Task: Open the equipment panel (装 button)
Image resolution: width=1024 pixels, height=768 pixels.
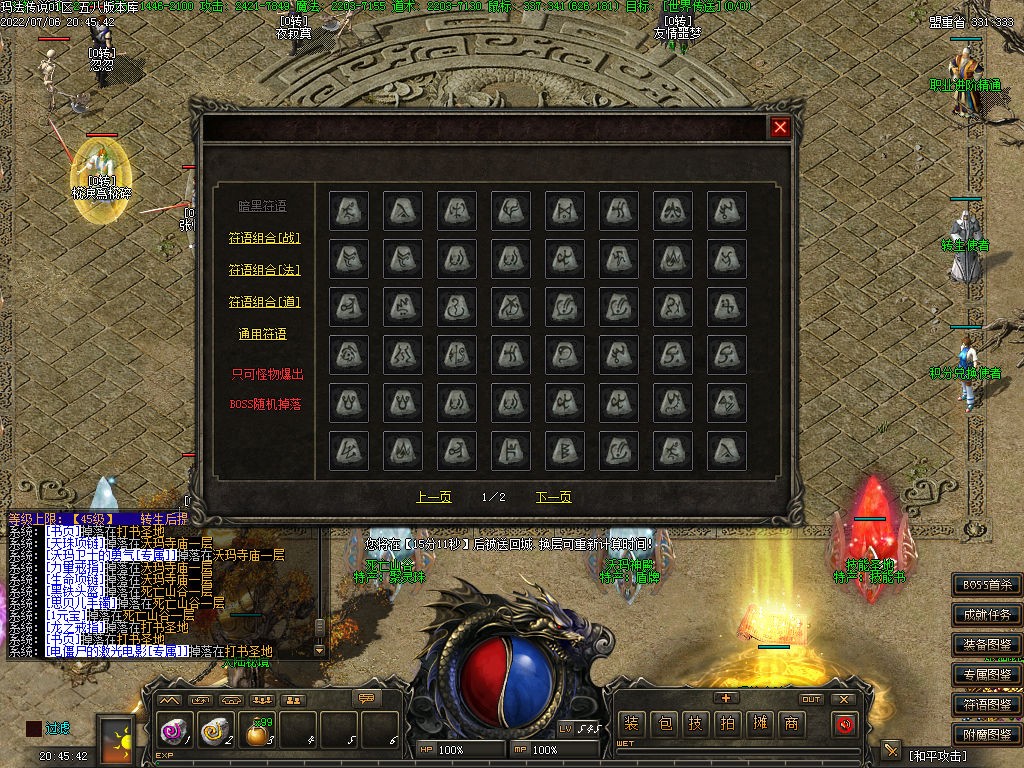Action: point(631,724)
